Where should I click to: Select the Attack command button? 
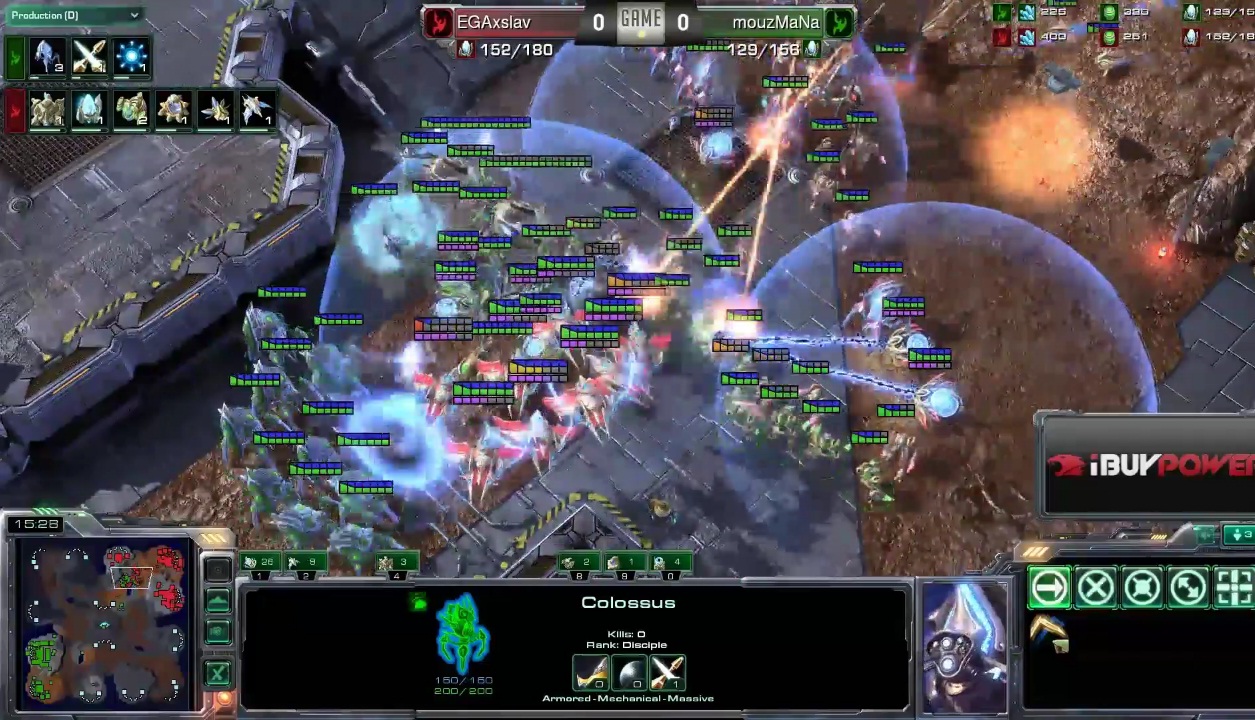[1234, 588]
